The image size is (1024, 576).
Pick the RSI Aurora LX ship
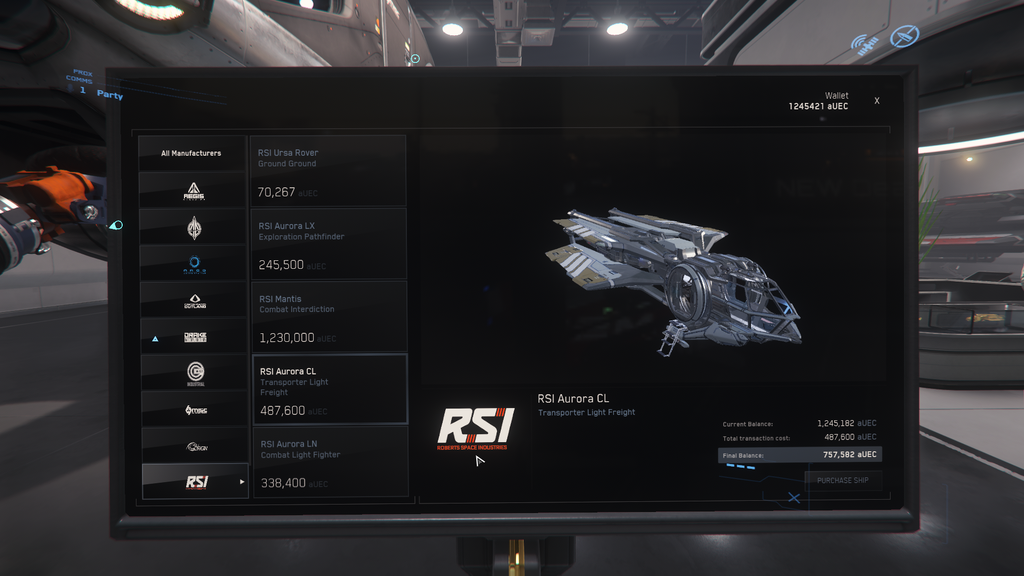pyautogui.click(x=328, y=244)
